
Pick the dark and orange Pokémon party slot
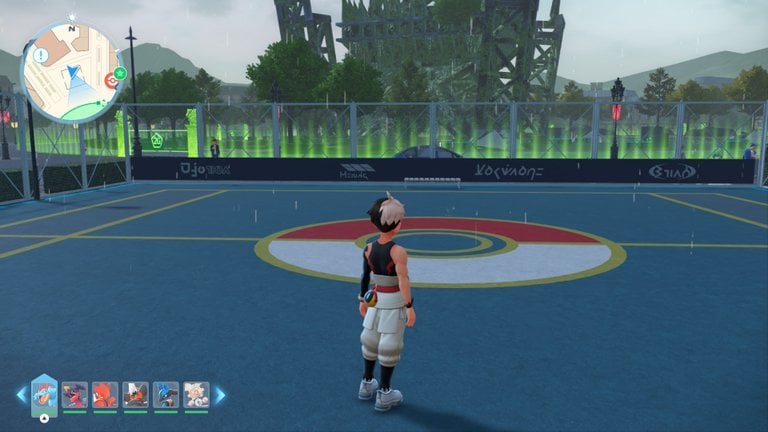[135, 394]
